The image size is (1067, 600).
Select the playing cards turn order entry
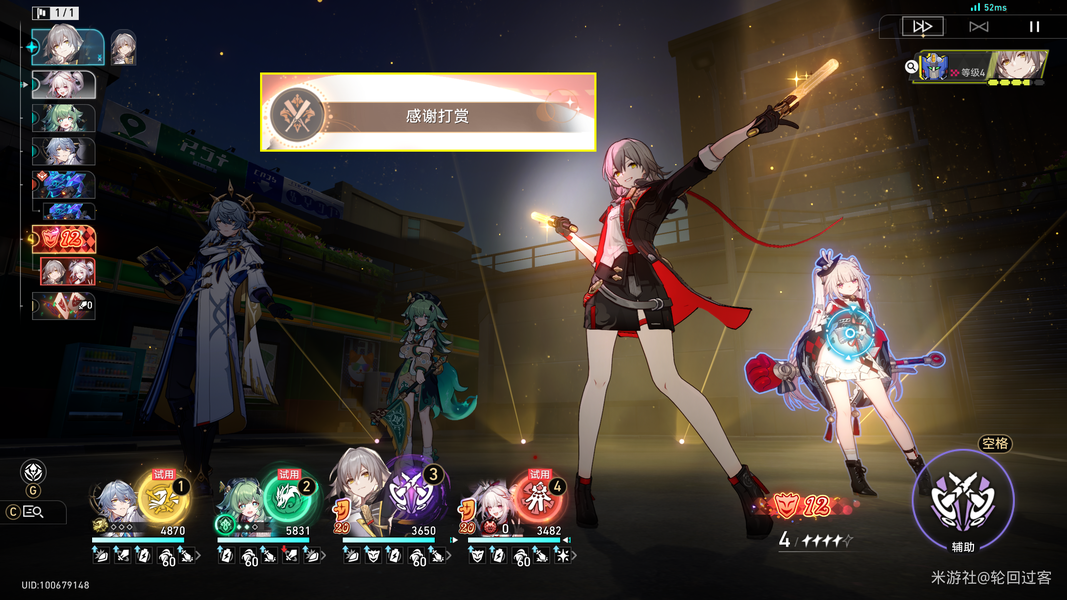(66, 305)
